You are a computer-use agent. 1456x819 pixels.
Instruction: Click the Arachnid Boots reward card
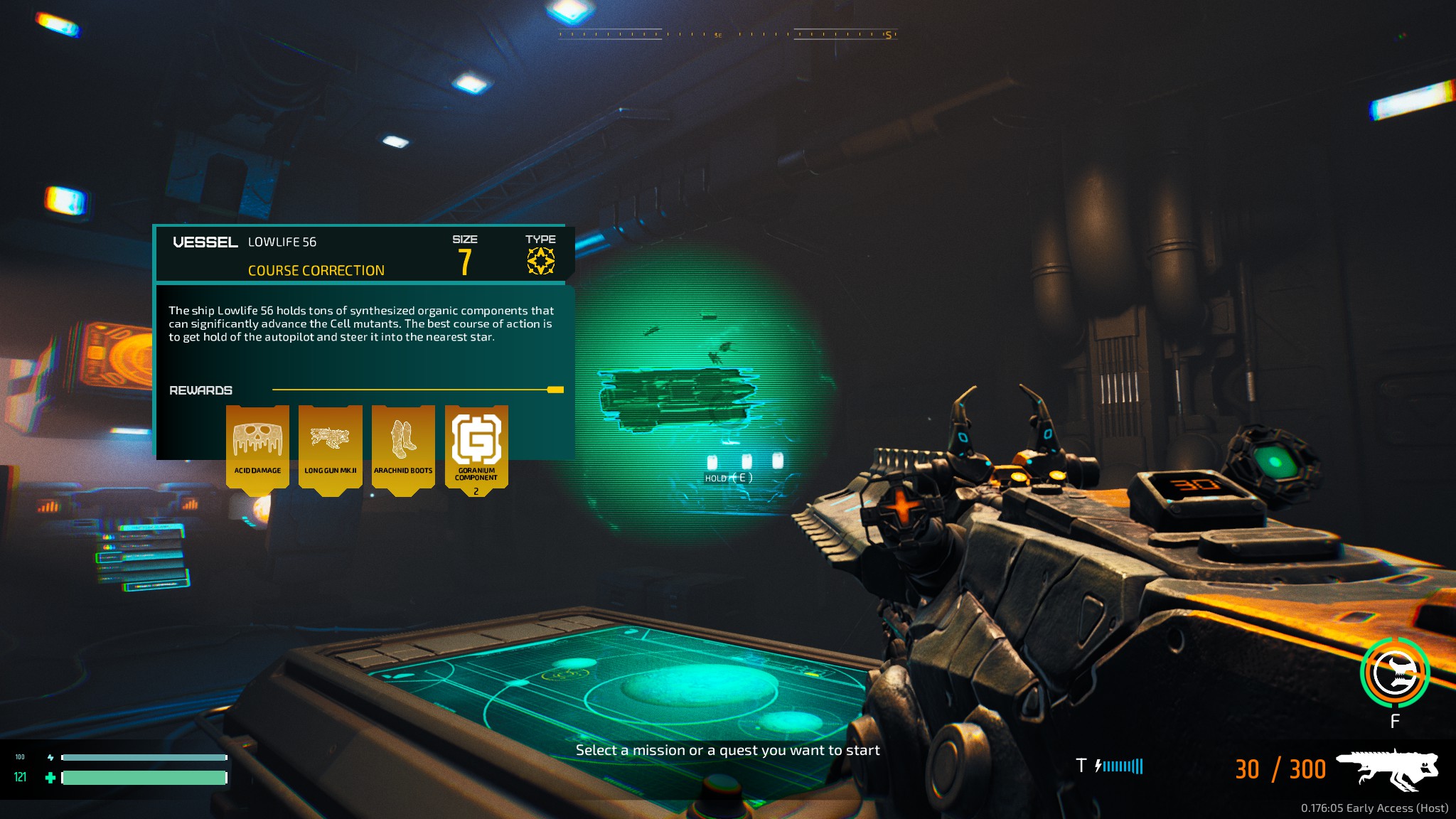coord(403,446)
